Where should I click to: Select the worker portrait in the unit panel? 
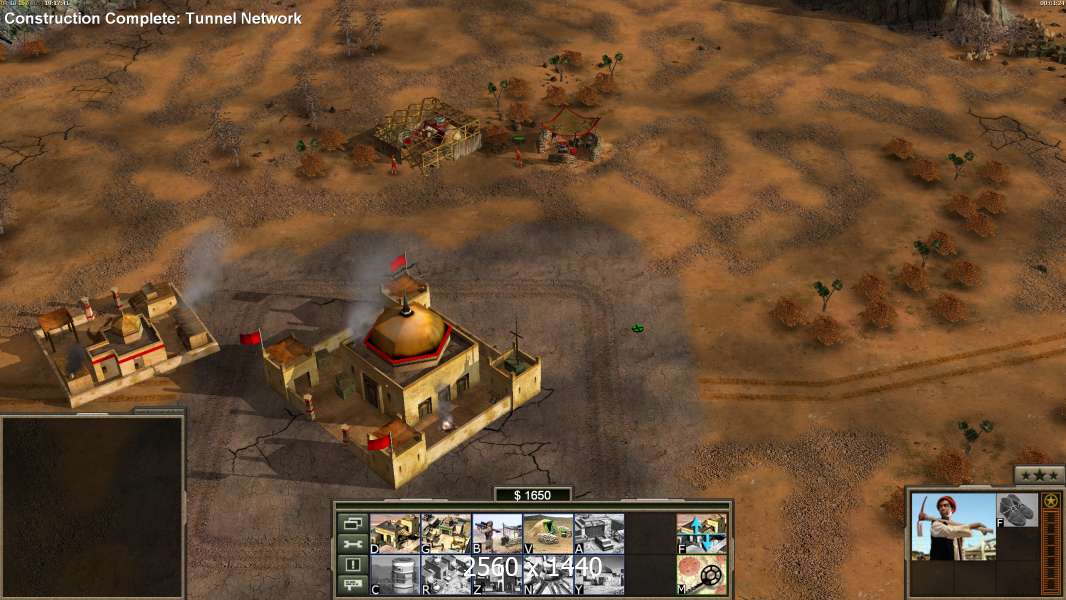pyautogui.click(x=953, y=526)
